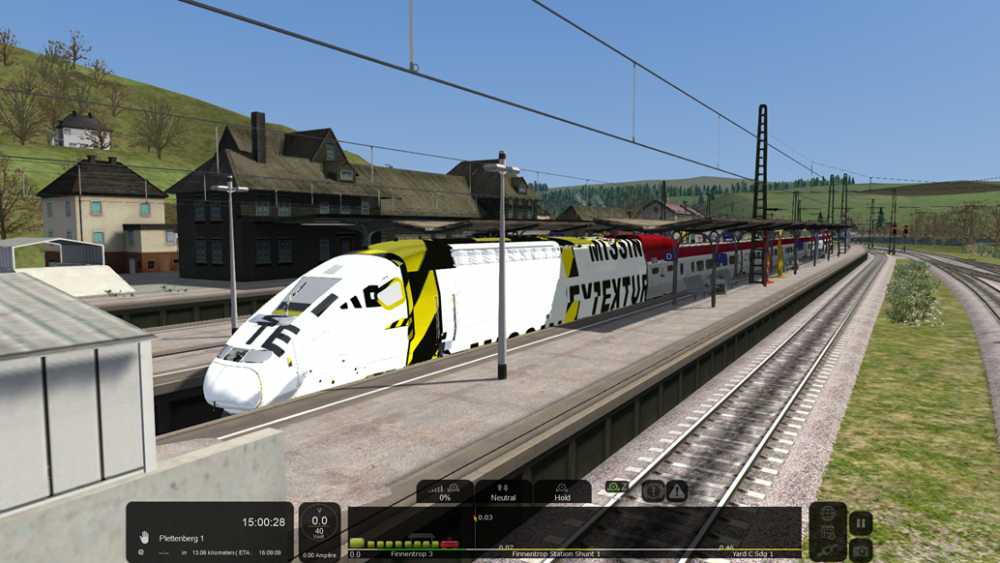Click the speedometer dial showing 0.0
The height and width of the screenshot is (563, 1000).
coord(320,525)
